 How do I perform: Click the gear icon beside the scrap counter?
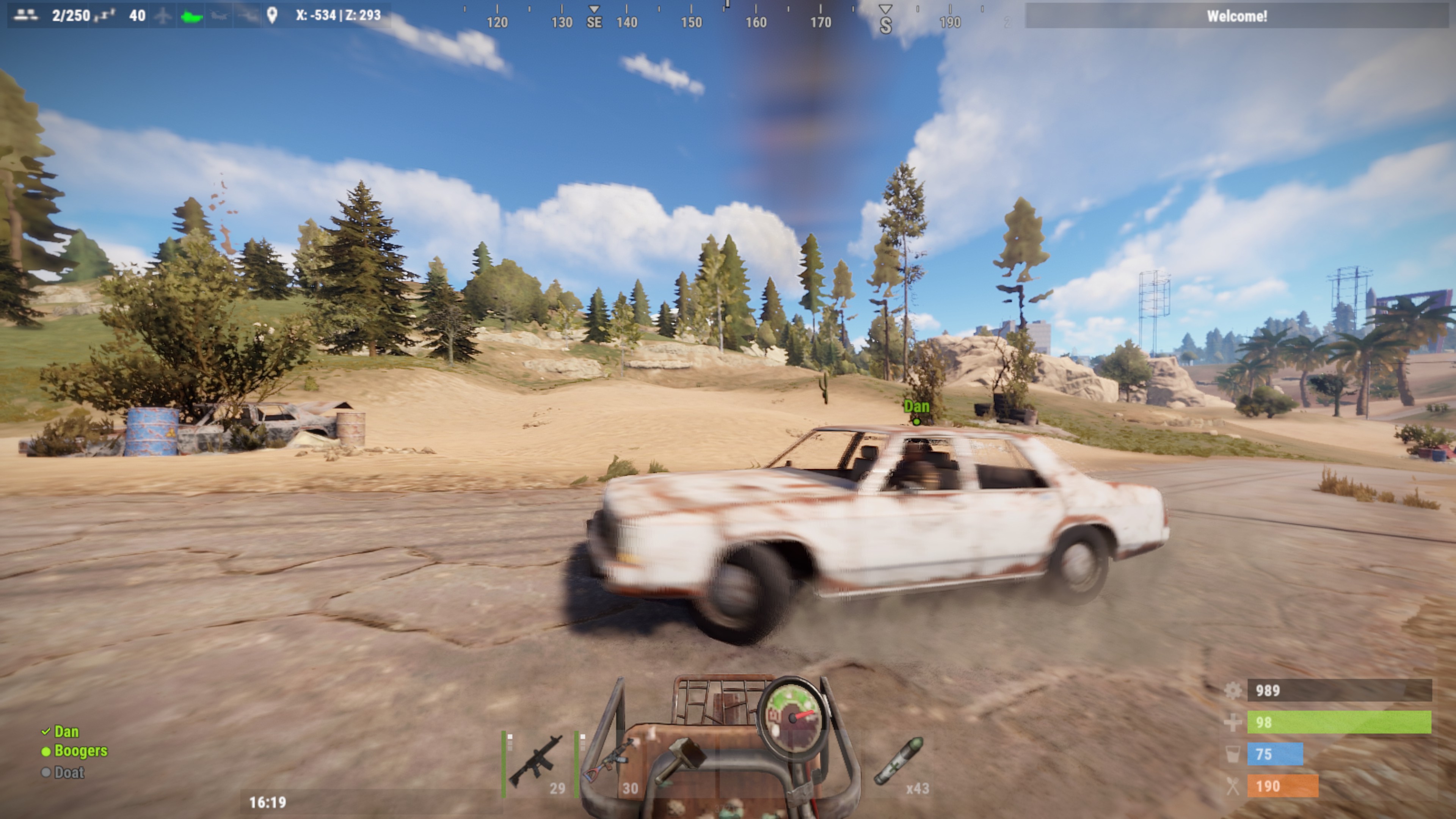point(1233,691)
